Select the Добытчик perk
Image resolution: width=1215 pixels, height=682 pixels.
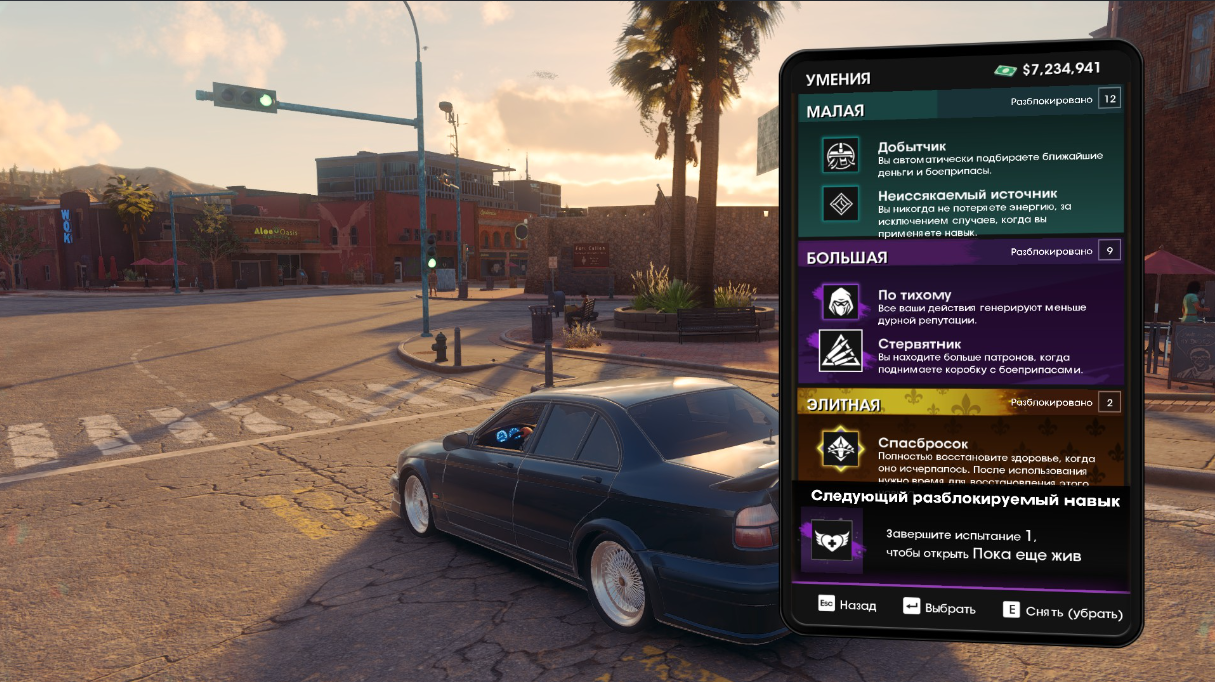(960, 158)
